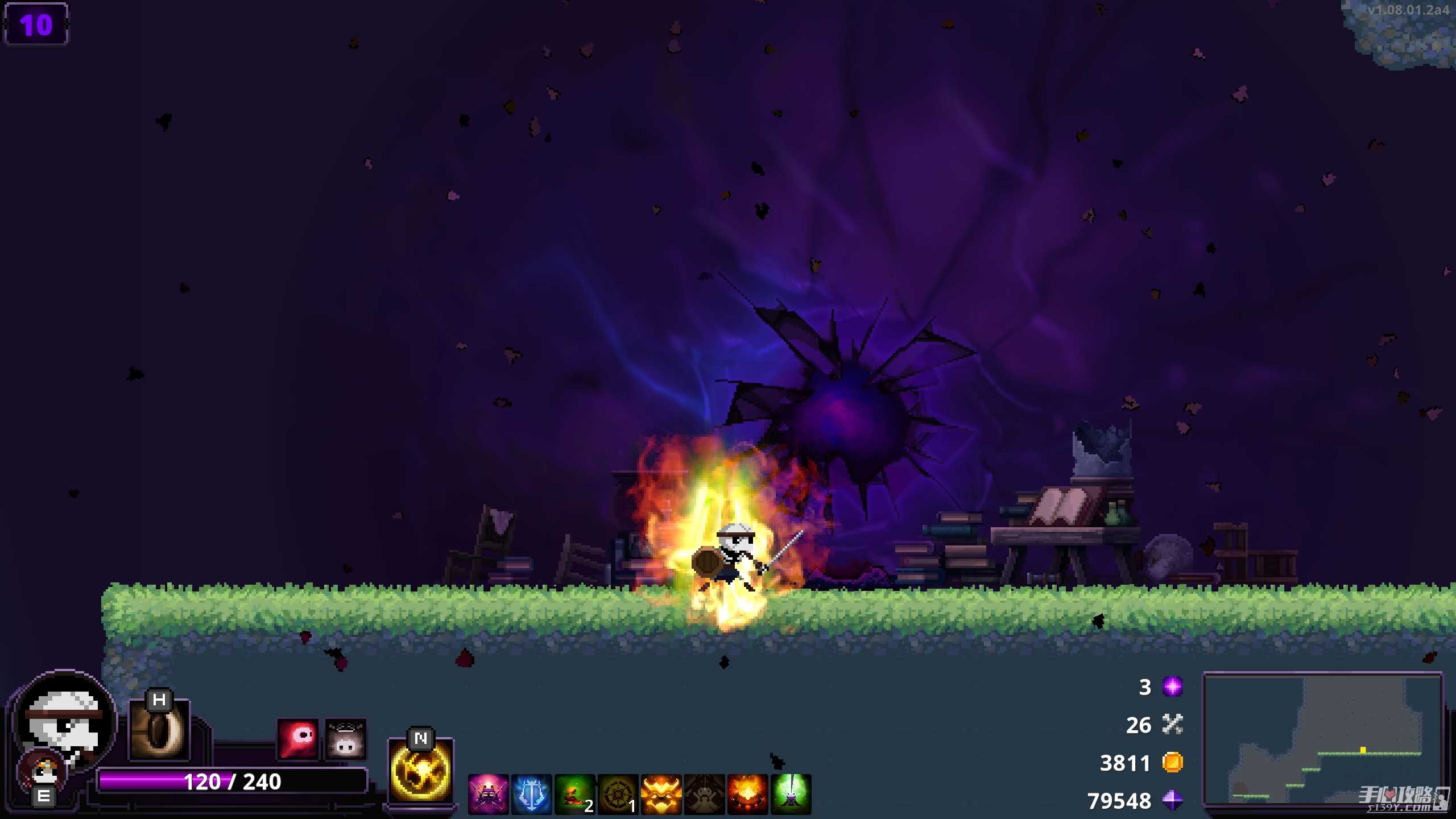Activate the glowing yellow orb ability

(420, 771)
